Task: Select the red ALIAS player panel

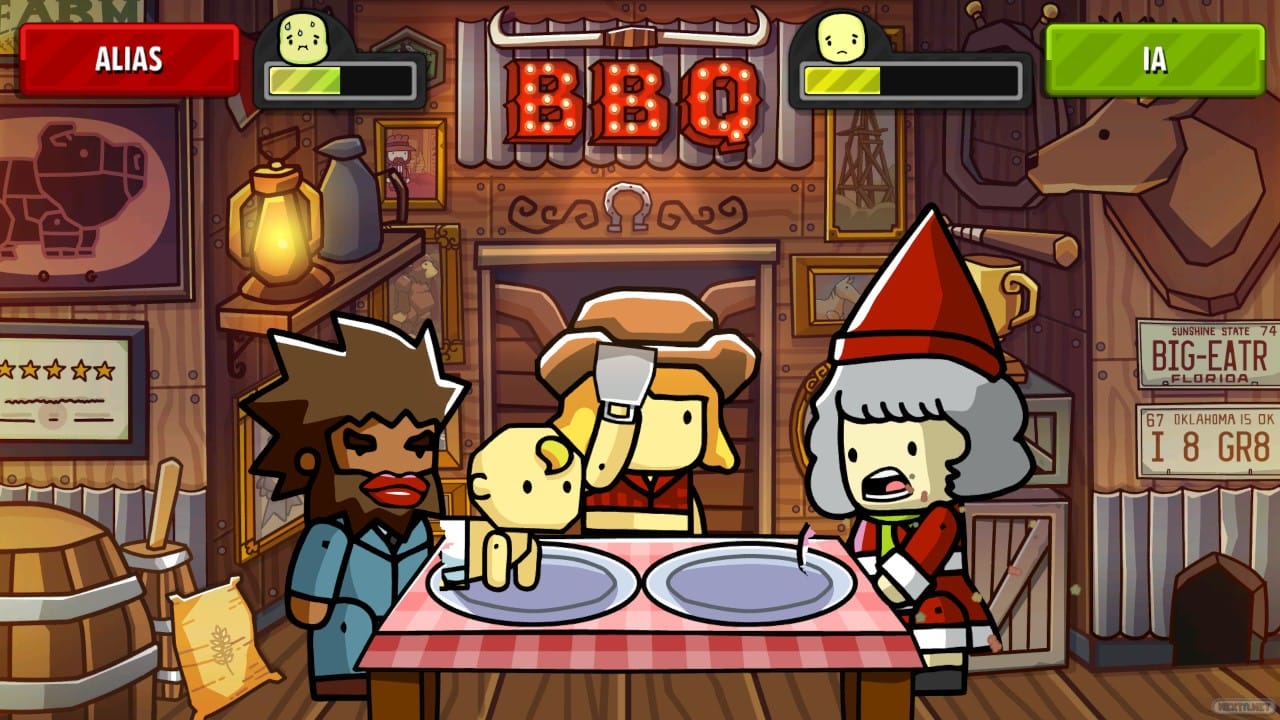Action: [129, 60]
